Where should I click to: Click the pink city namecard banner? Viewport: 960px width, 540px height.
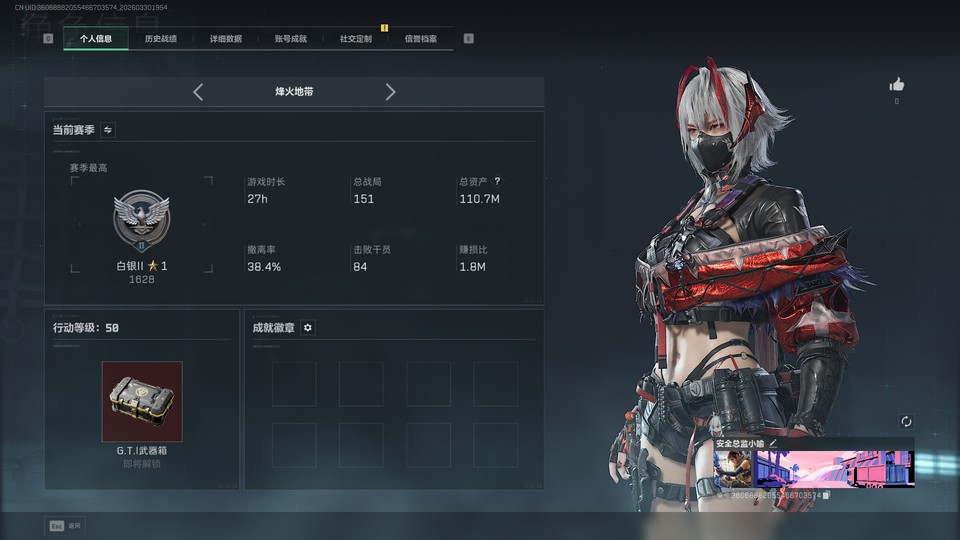click(x=833, y=468)
